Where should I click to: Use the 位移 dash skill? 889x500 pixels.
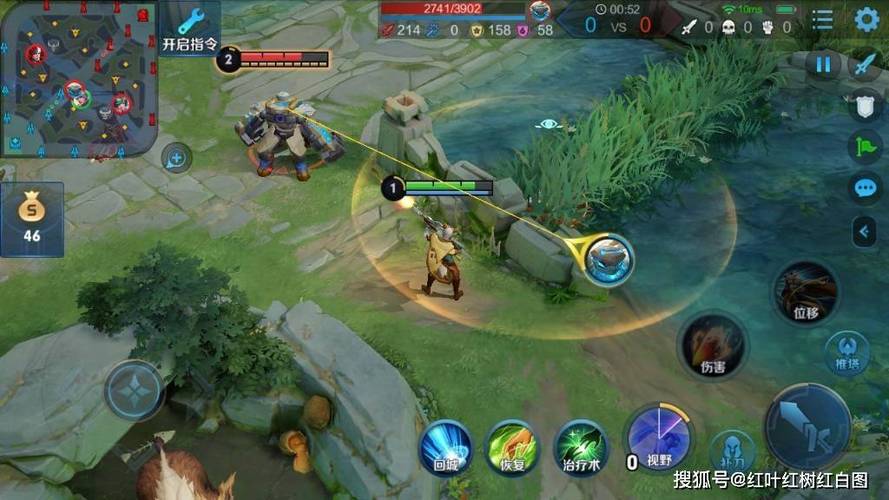806,291
